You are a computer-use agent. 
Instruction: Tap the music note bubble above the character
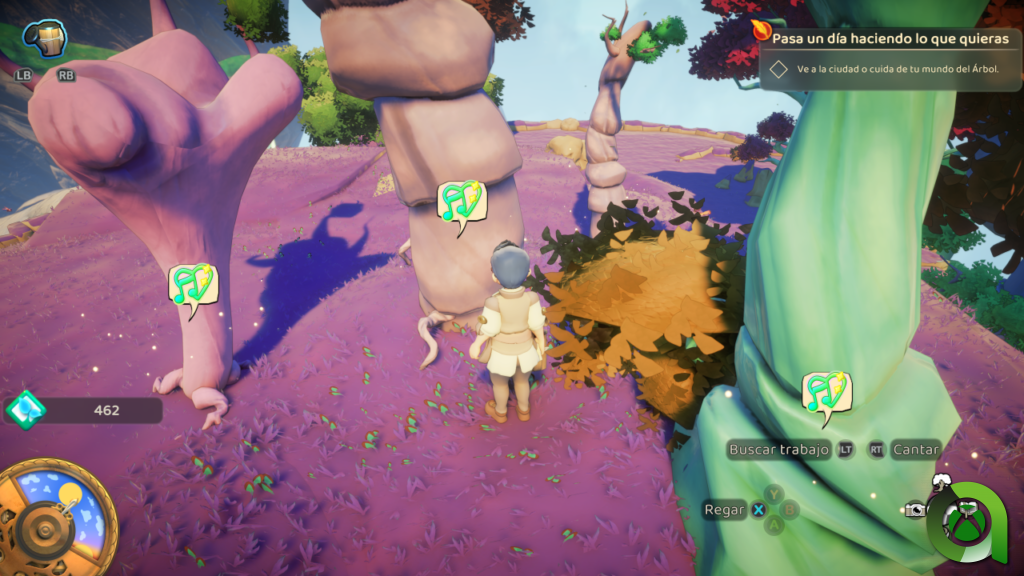[461, 202]
